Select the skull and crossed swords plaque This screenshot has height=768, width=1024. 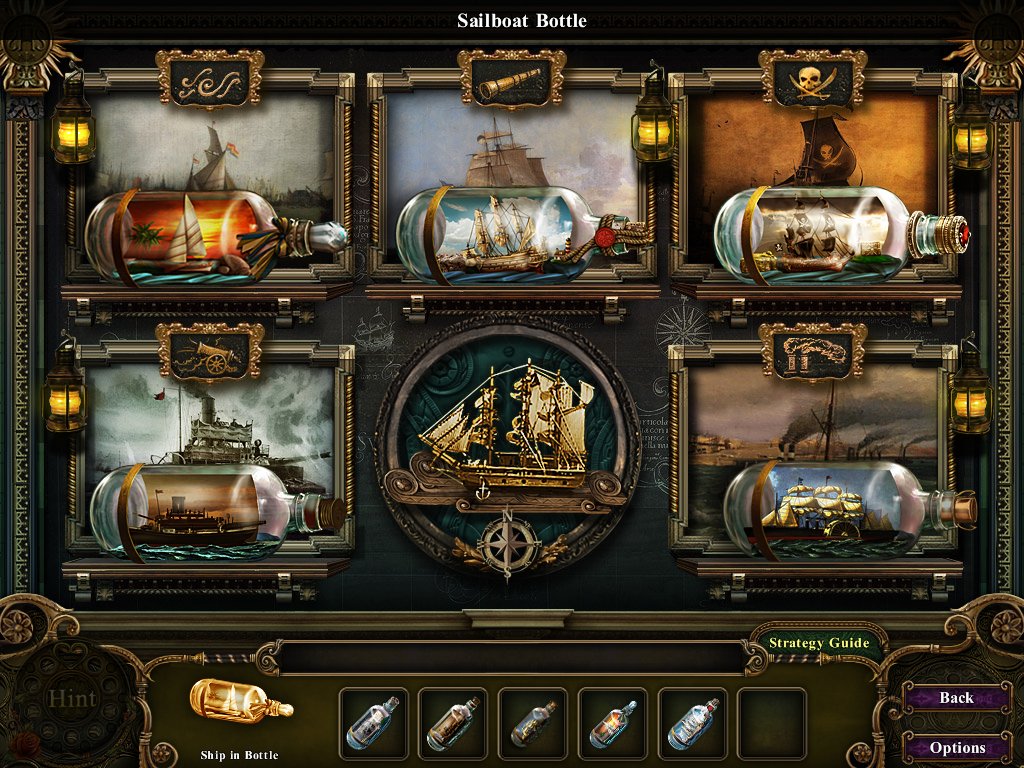[812, 79]
